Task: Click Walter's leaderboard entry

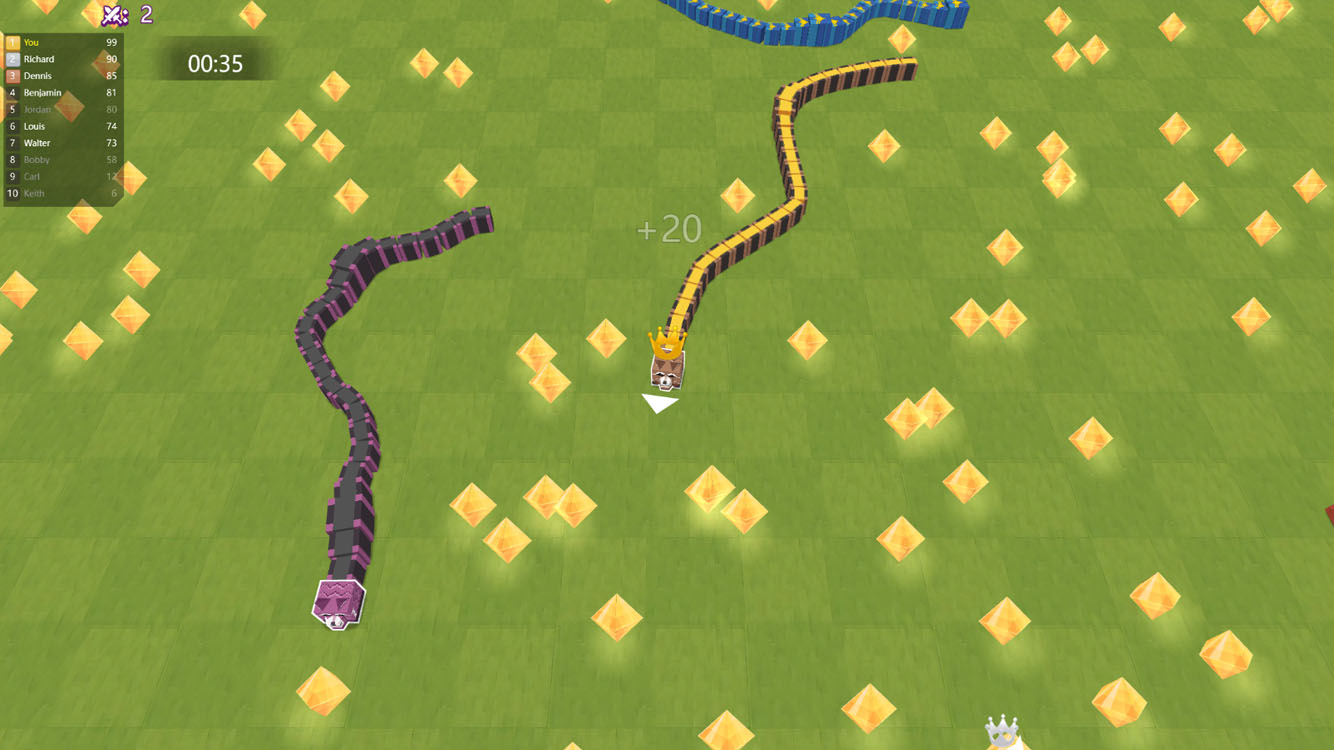Action: (38, 142)
